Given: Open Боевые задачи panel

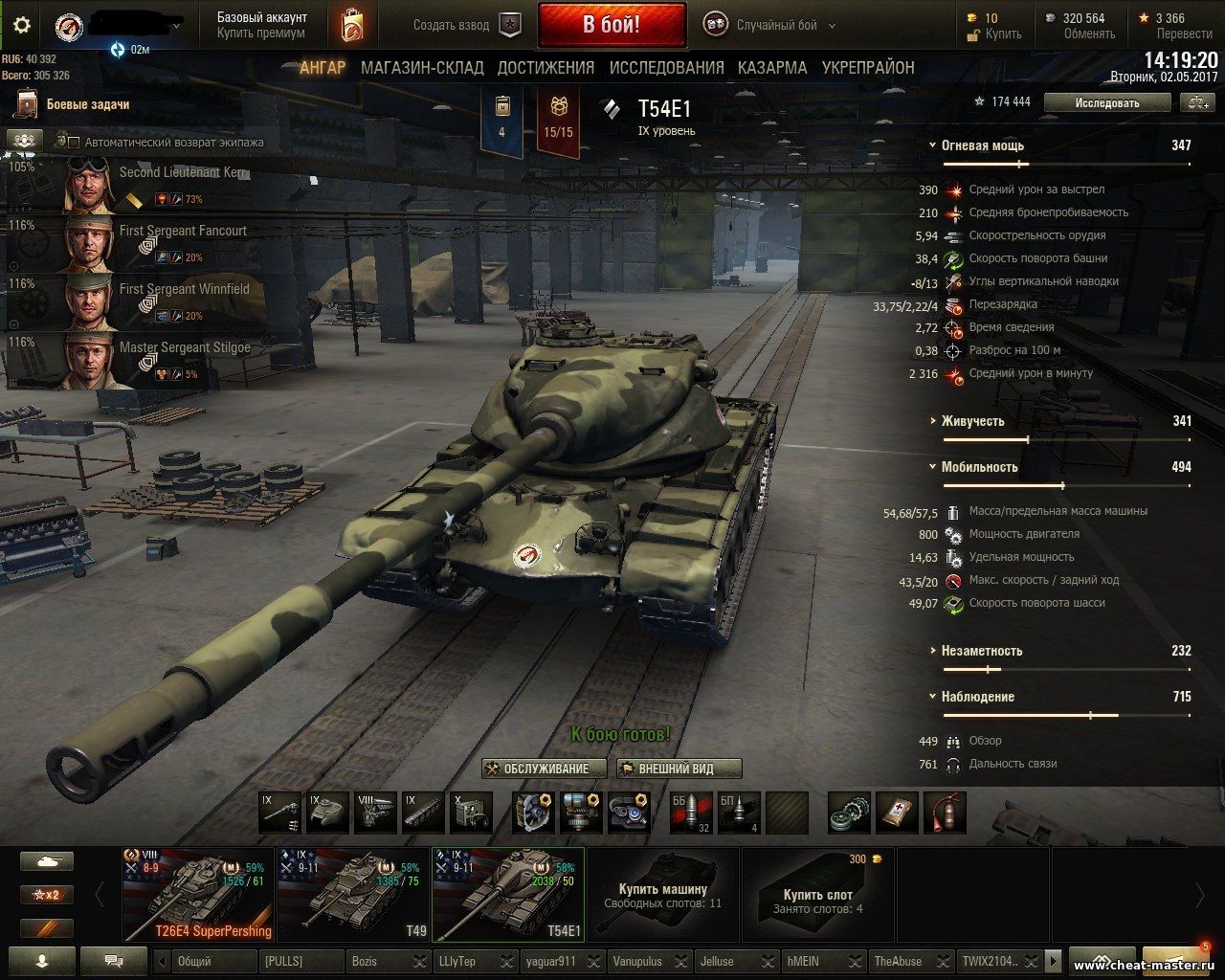Looking at the screenshot, I should (86, 104).
